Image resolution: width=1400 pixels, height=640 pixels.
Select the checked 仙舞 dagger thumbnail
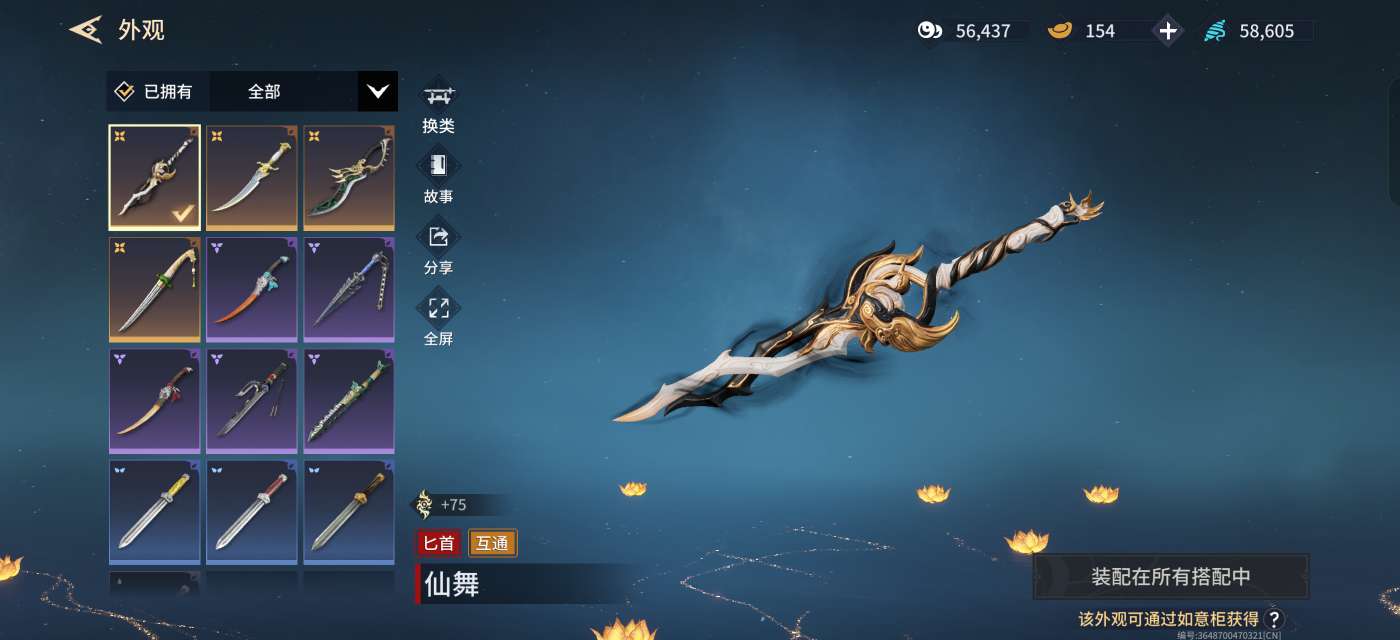[x=154, y=177]
